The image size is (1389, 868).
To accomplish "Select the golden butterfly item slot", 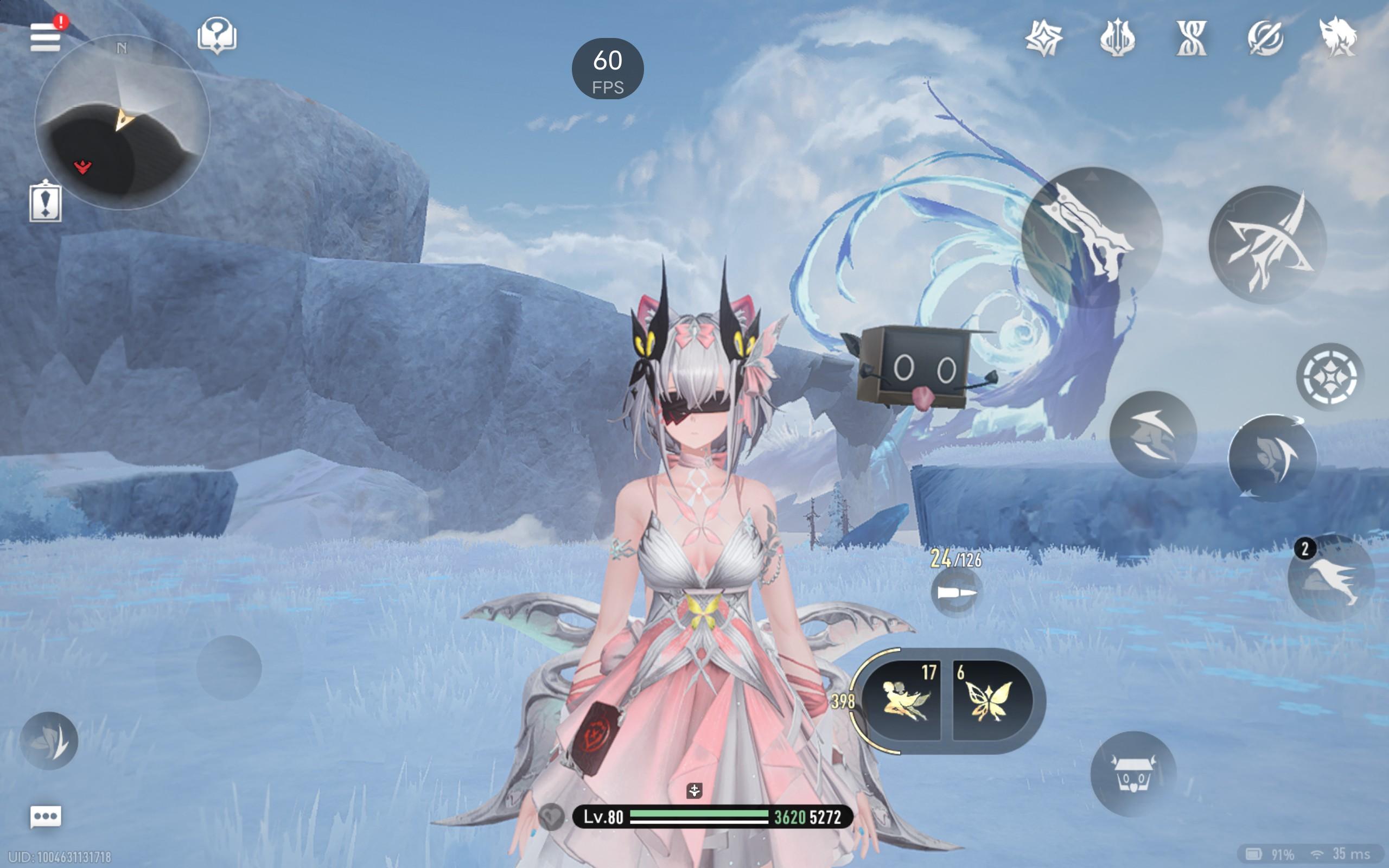I will [990, 700].
